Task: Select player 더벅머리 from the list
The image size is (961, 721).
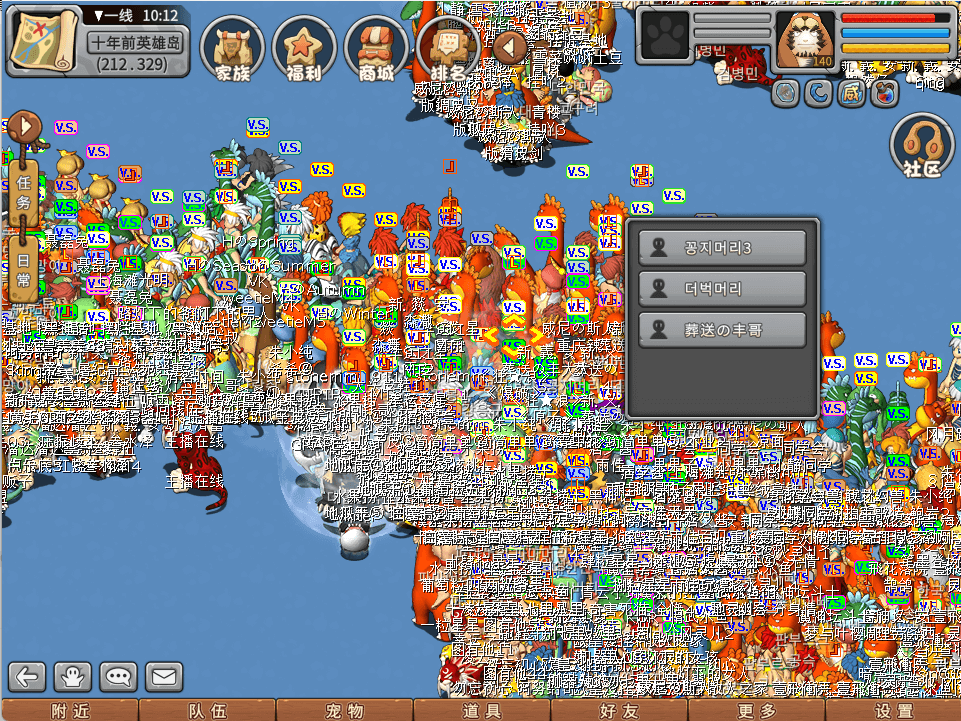Action: click(722, 289)
